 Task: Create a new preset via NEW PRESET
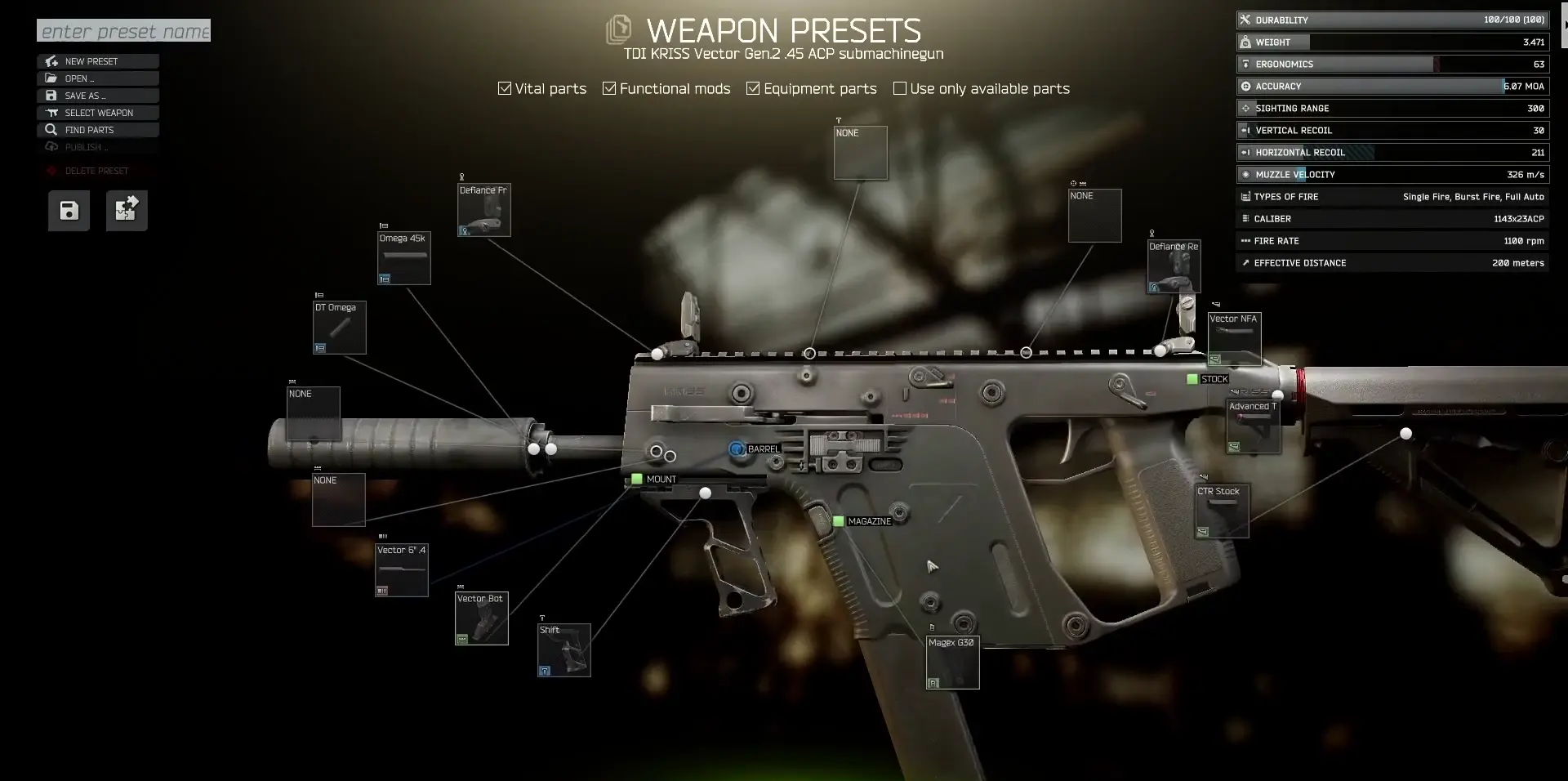pyautogui.click(x=98, y=61)
